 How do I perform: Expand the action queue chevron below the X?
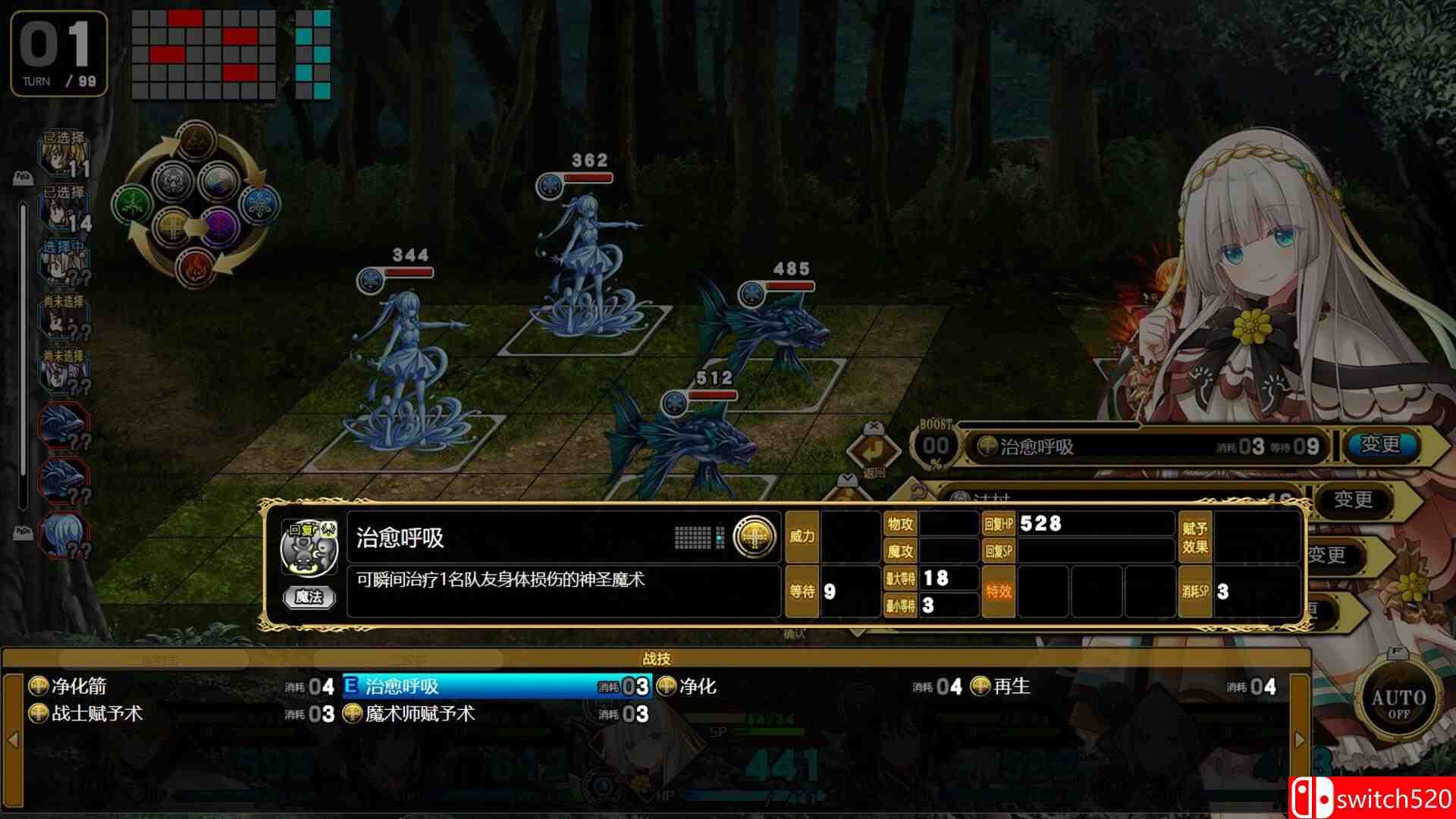847,480
